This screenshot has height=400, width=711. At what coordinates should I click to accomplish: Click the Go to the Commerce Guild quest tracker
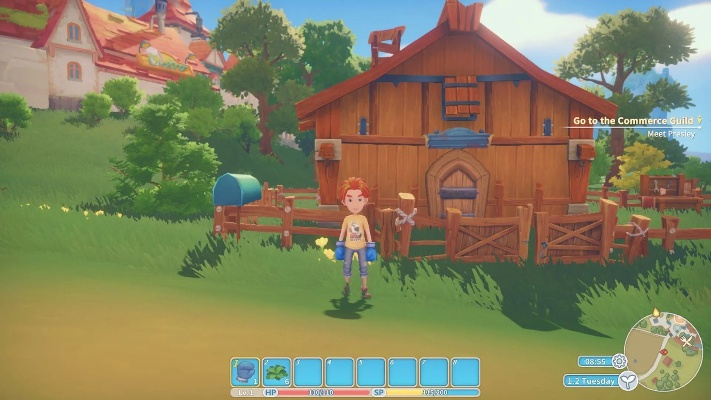tap(632, 121)
